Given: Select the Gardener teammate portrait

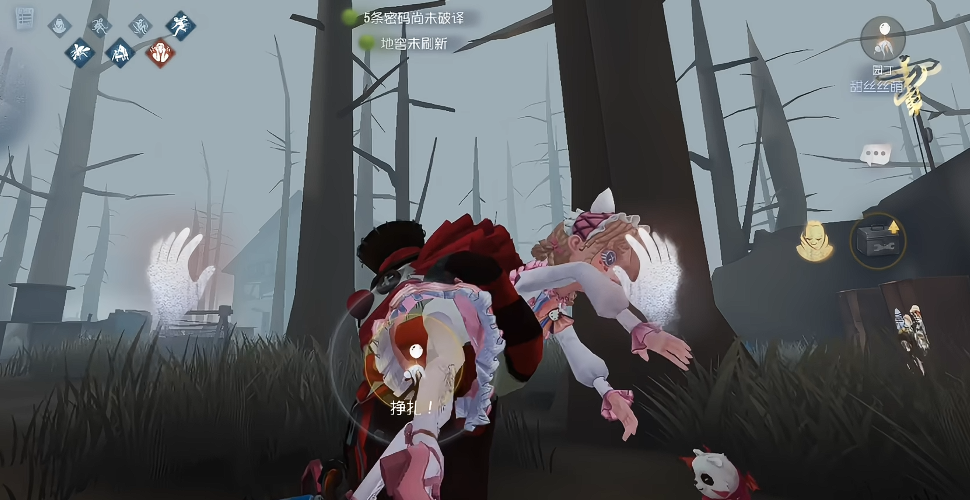Looking at the screenshot, I should click(x=882, y=40).
